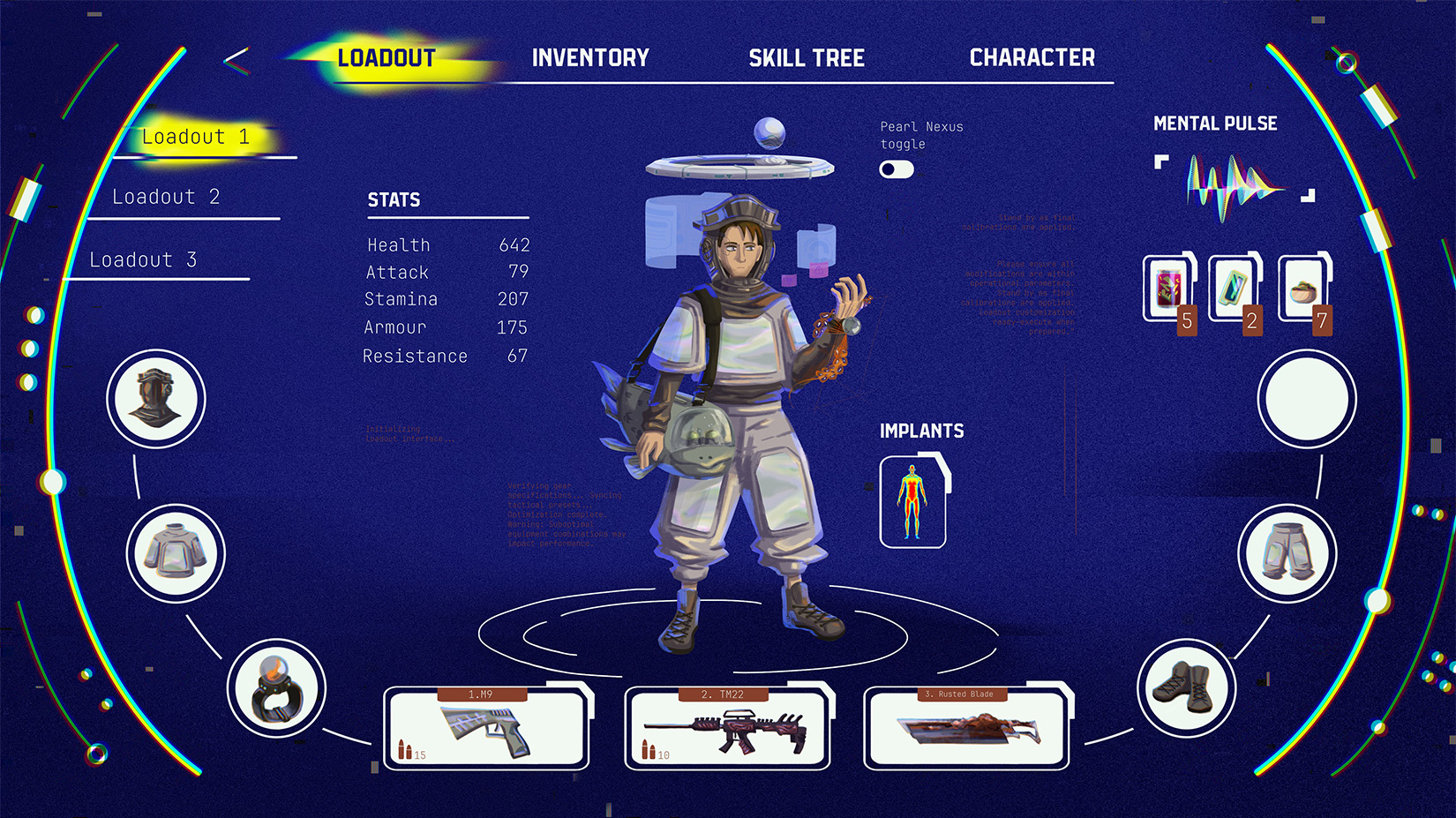Choose Loadout 1 preset

195,137
